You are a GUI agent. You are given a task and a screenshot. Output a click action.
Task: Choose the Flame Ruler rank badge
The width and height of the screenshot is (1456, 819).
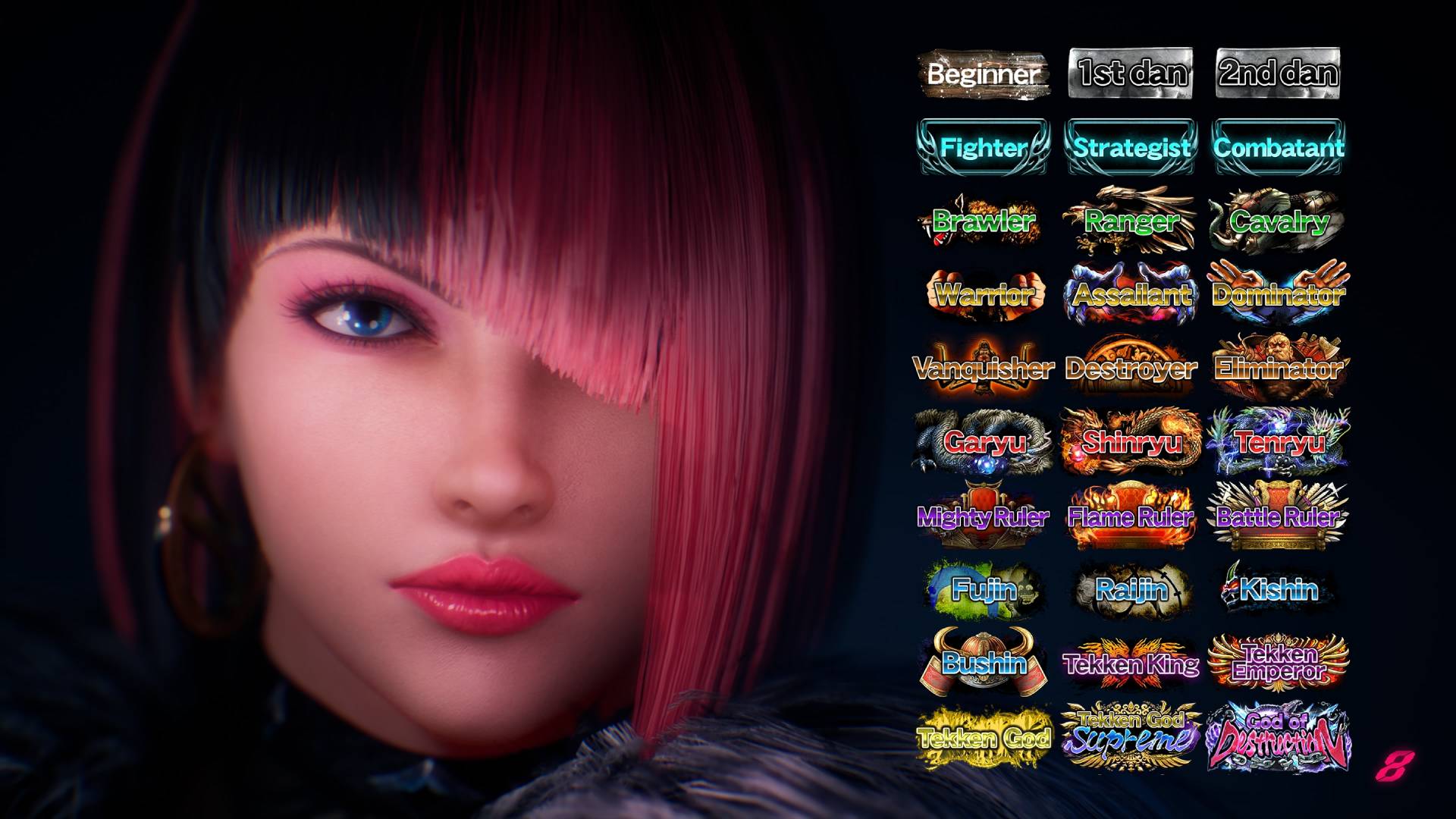[x=1131, y=516]
